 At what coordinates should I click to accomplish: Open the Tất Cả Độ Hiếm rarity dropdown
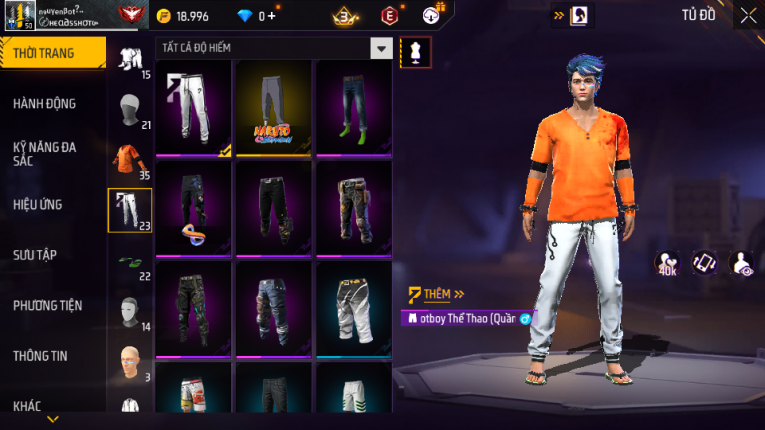pyautogui.click(x=381, y=48)
